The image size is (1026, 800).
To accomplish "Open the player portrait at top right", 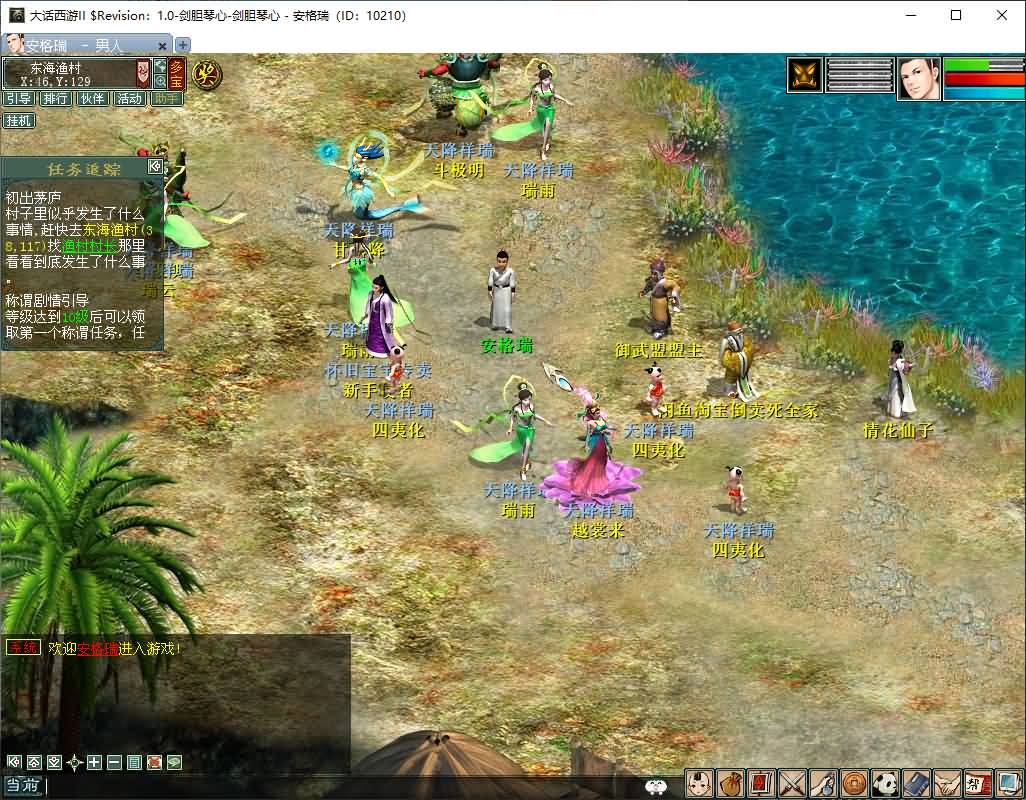I will coord(918,79).
